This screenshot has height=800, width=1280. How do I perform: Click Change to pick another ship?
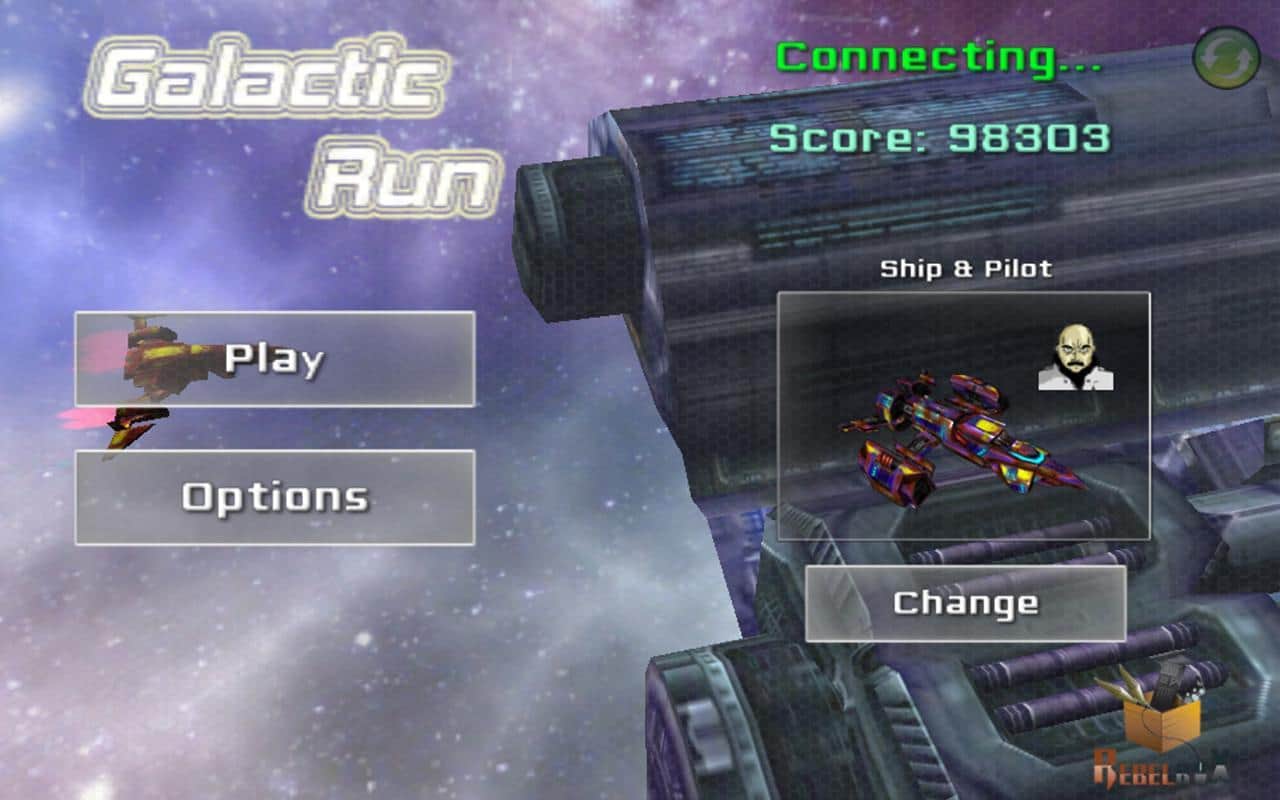pos(966,603)
